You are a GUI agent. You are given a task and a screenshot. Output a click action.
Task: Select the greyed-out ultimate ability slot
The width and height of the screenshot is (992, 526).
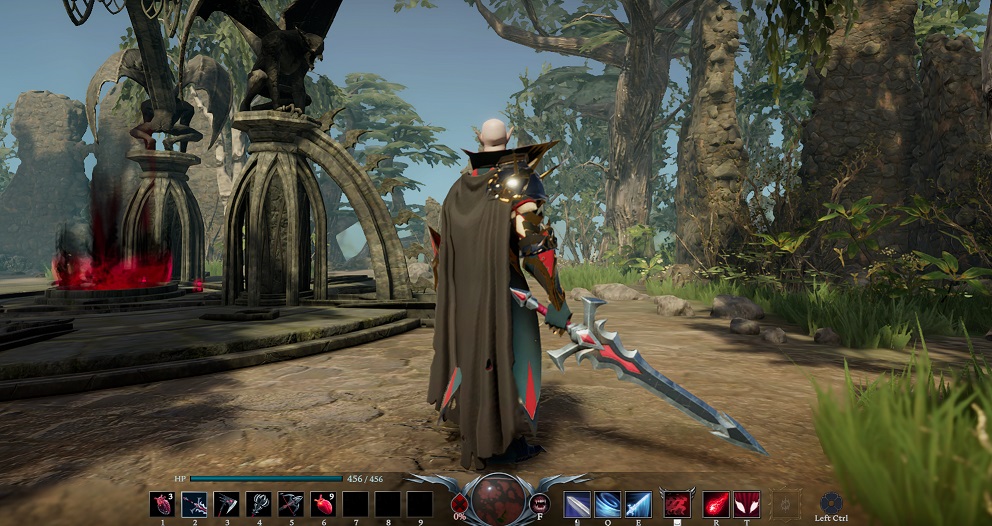786,504
